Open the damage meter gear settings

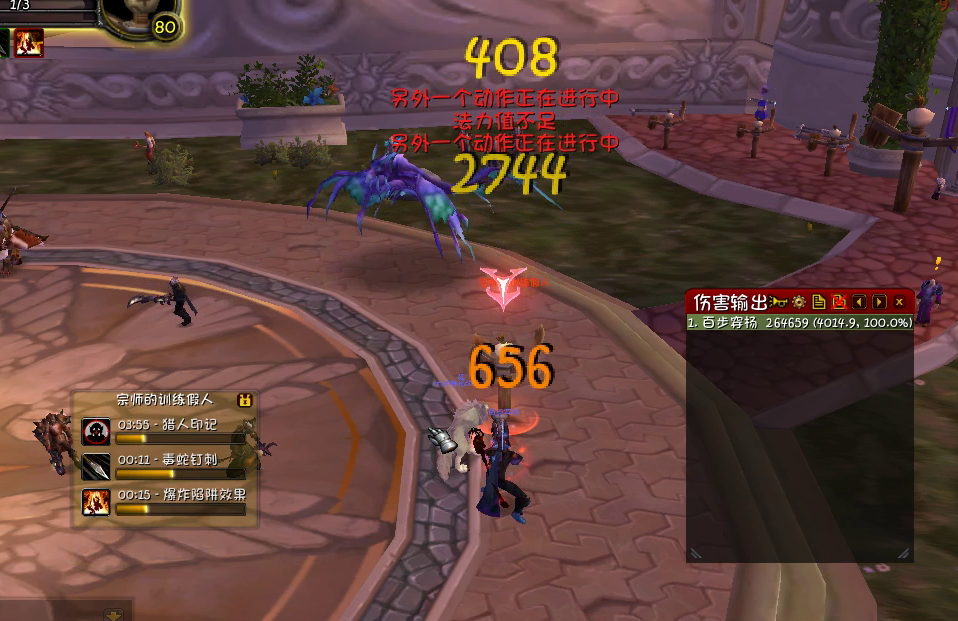point(799,302)
